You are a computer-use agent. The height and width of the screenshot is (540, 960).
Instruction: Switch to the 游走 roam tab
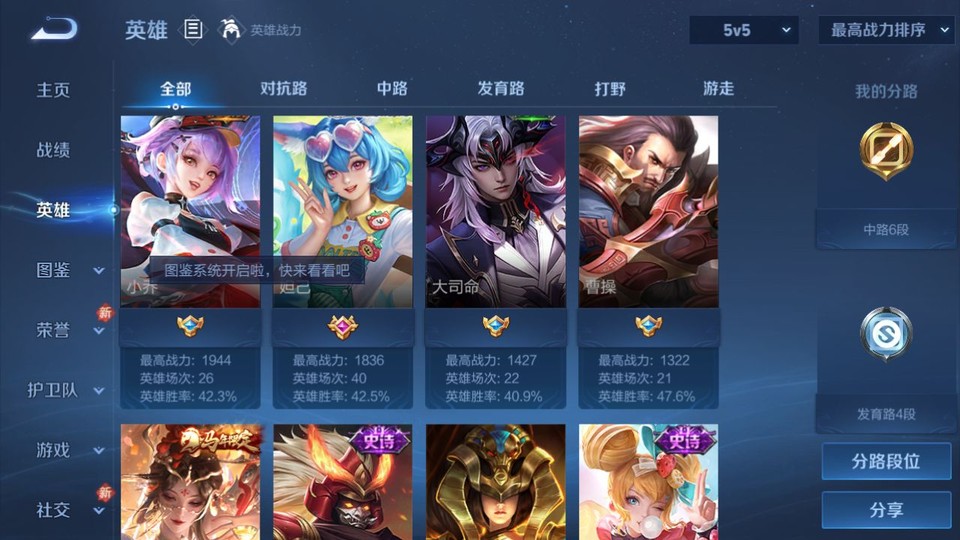718,89
